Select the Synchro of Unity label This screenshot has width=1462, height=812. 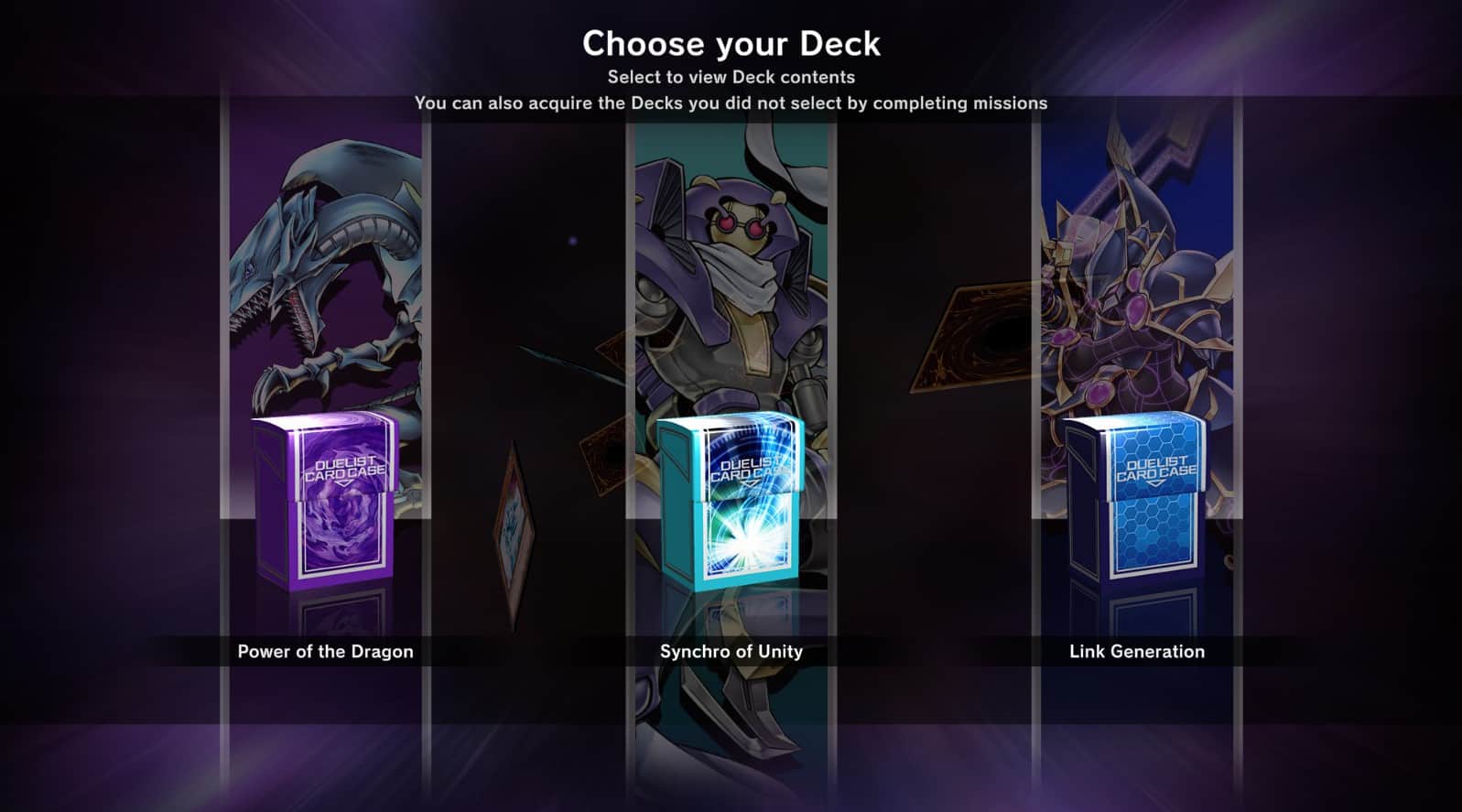730,652
